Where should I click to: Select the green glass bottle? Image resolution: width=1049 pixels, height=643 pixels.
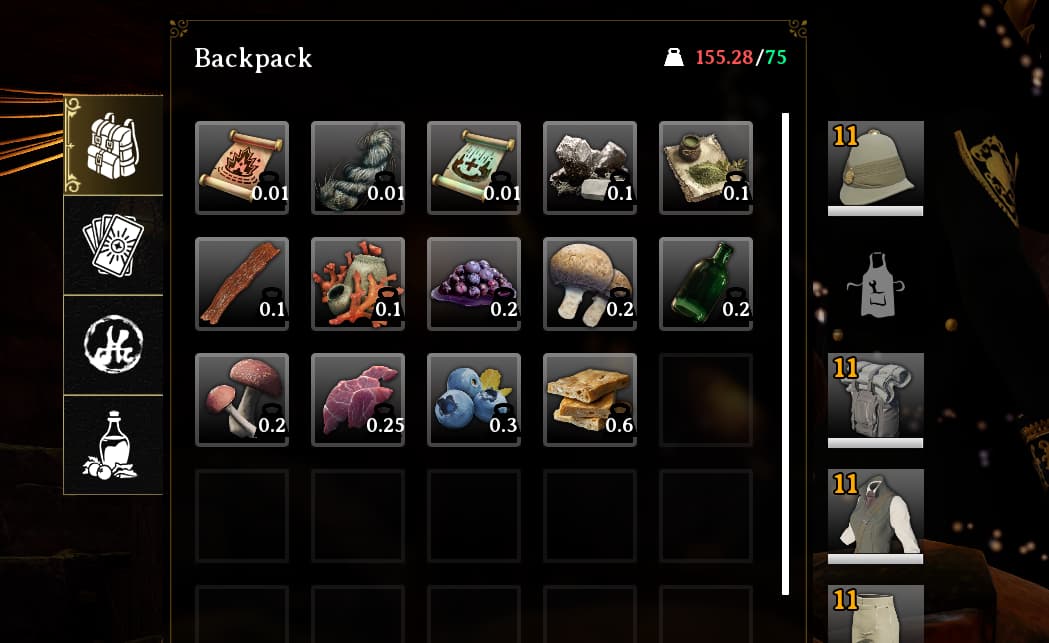click(x=706, y=283)
